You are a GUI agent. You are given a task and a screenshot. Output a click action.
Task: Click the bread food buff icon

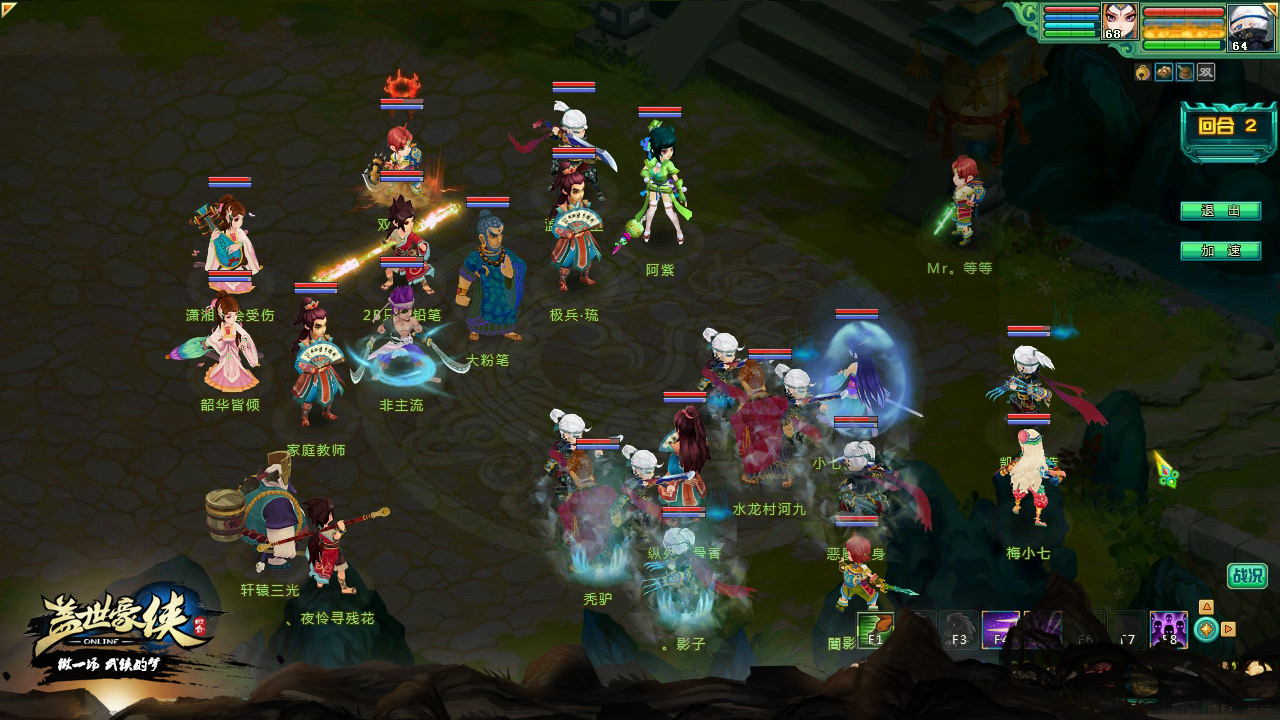click(1164, 72)
